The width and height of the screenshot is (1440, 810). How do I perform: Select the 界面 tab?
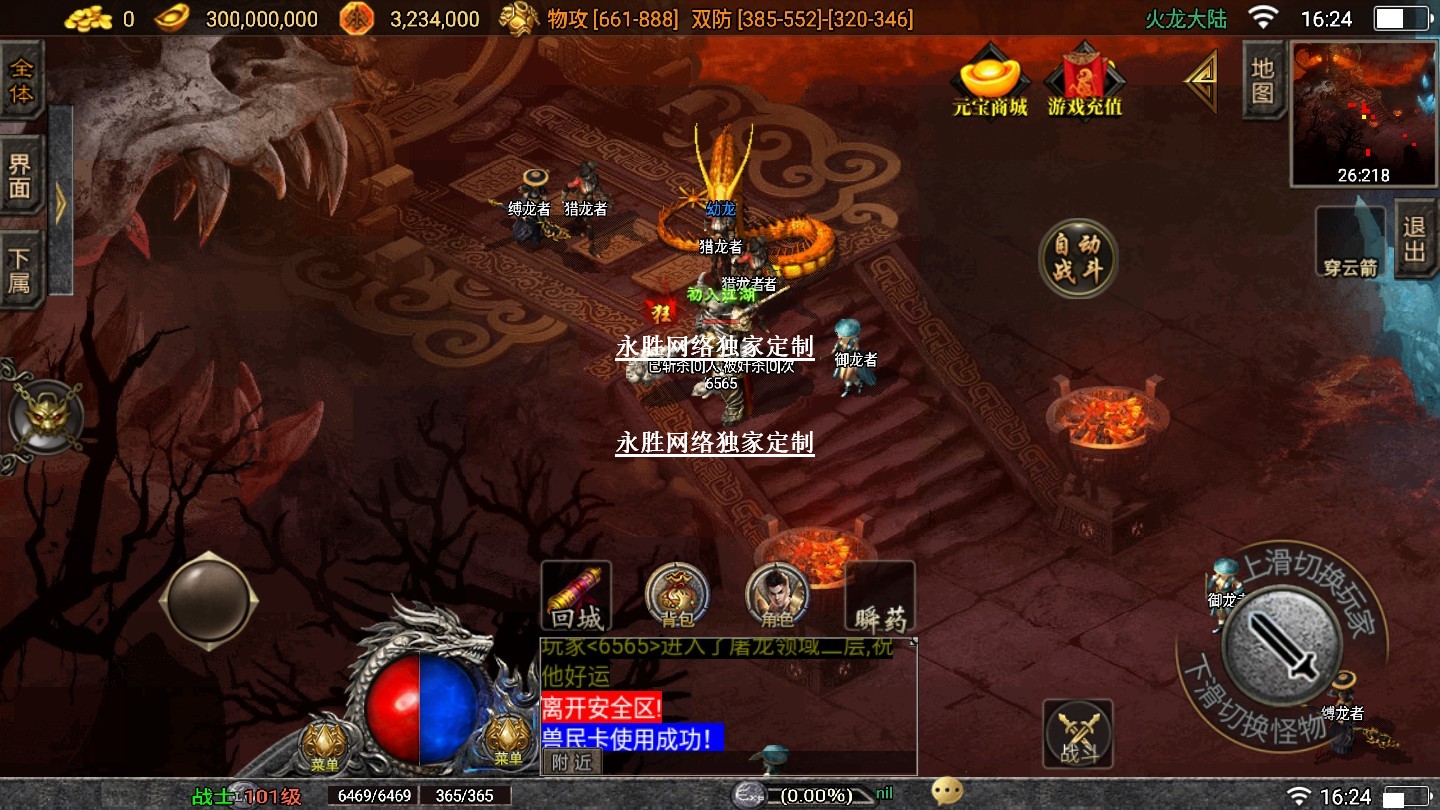pos(21,176)
